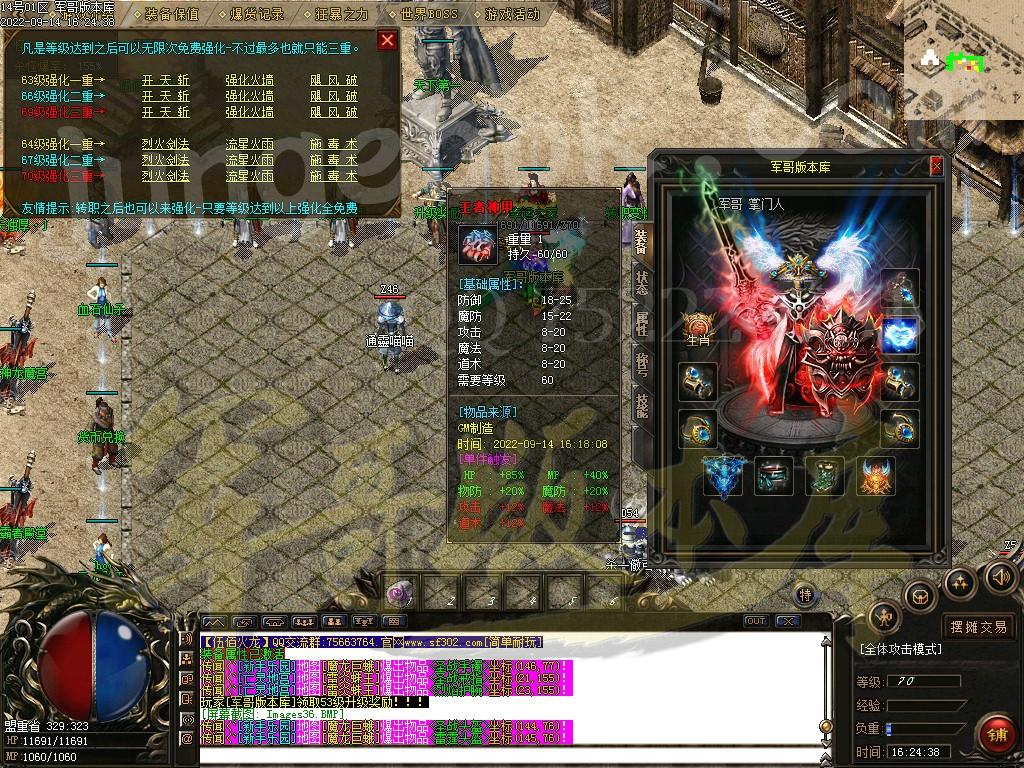This screenshot has width=1024, height=768.
Task: Click the red 铺 shop button
Action: click(x=995, y=733)
